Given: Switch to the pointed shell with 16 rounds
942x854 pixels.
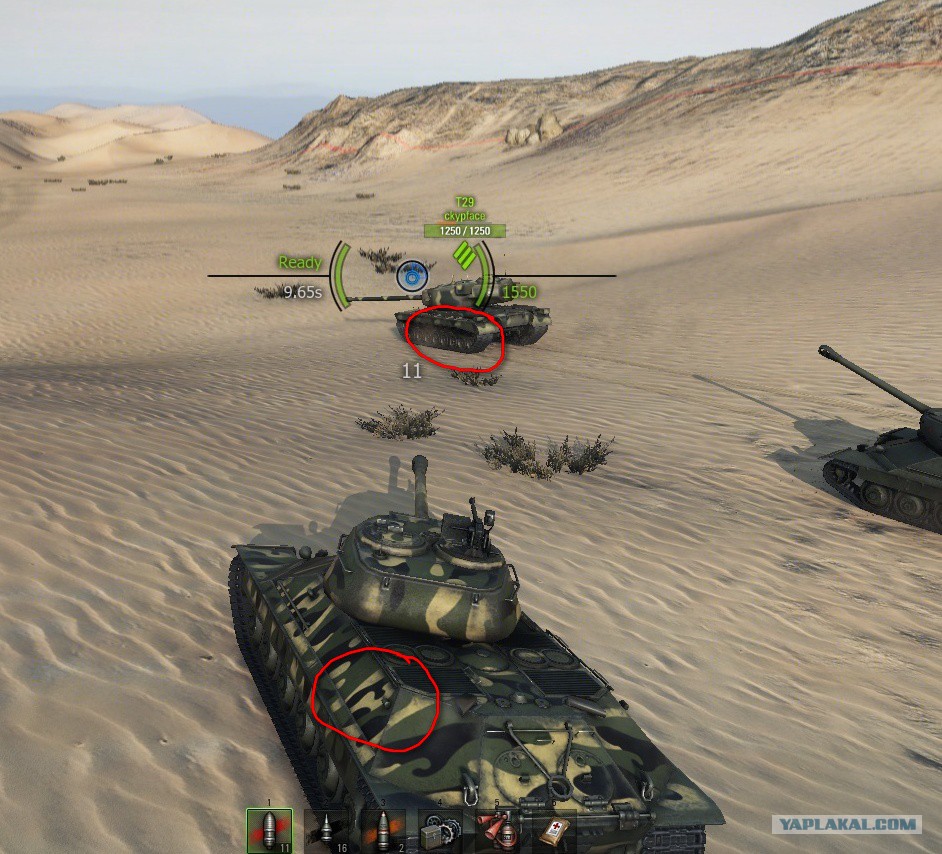Looking at the screenshot, I should [x=327, y=830].
